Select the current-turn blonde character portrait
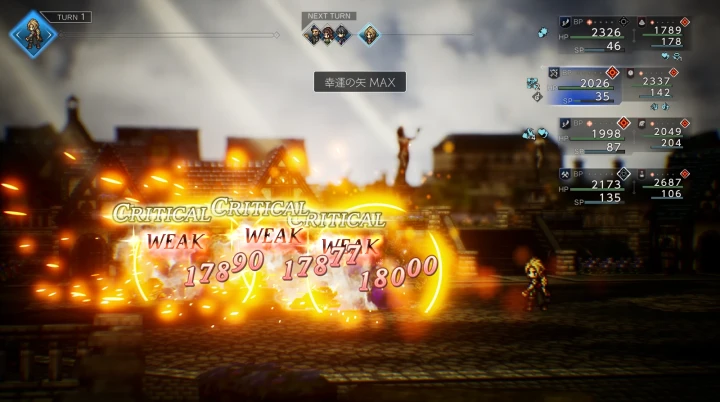Viewport: 720px width, 402px height. 33,34
